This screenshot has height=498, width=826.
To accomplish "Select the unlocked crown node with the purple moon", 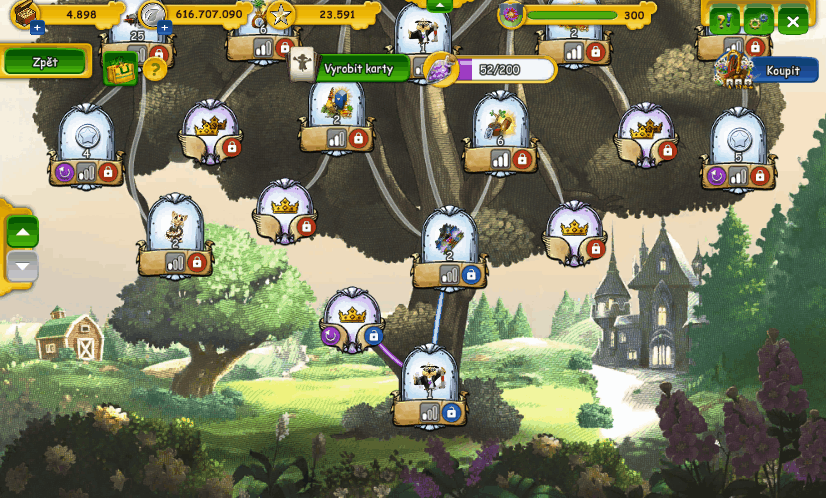I will pos(351,317).
